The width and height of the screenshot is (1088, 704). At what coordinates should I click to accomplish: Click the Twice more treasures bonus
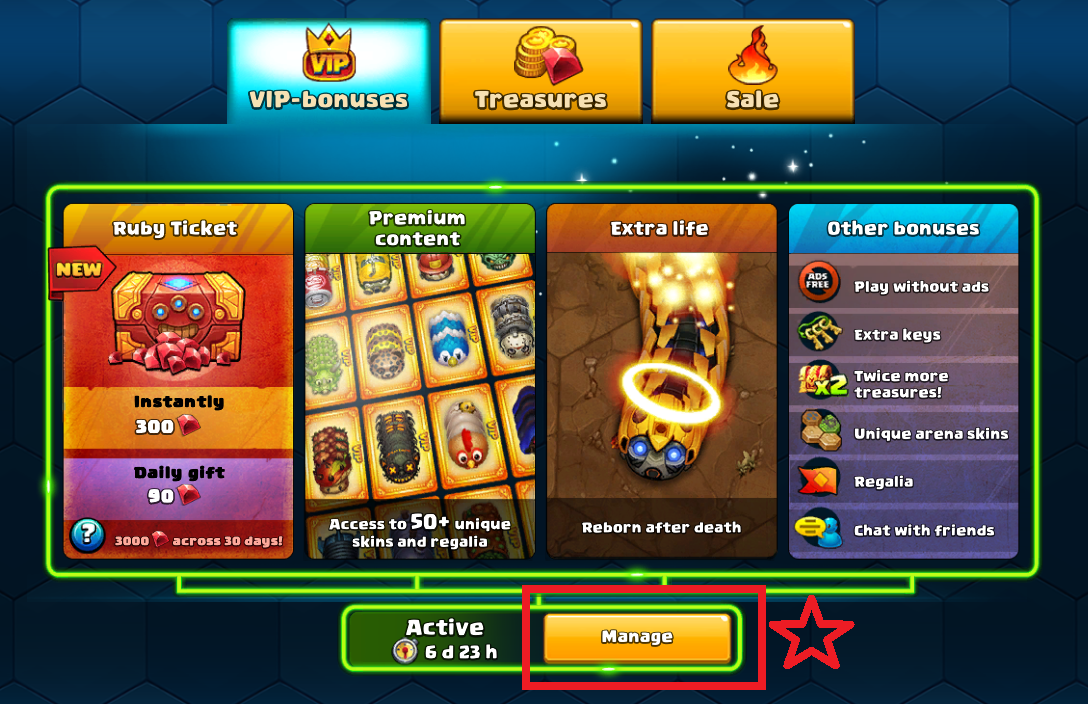pos(903,383)
